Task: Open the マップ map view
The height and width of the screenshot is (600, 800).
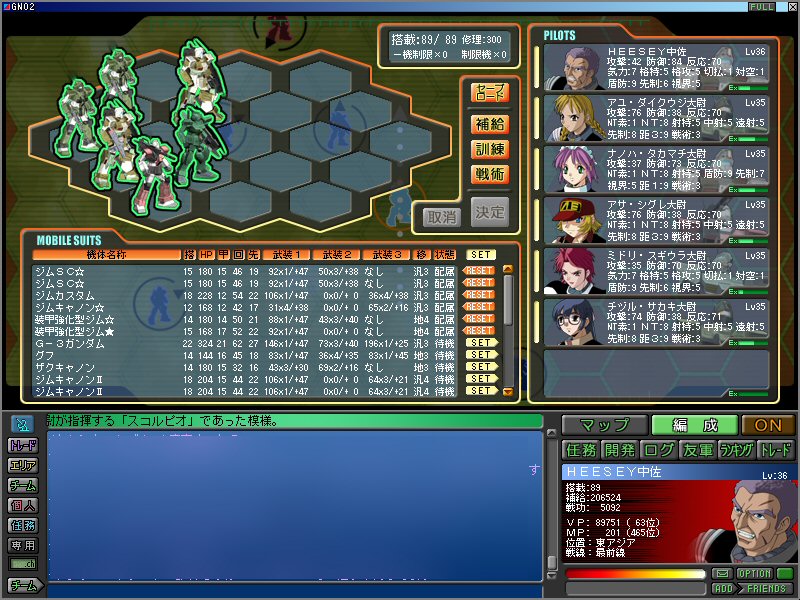Action: (x=604, y=425)
